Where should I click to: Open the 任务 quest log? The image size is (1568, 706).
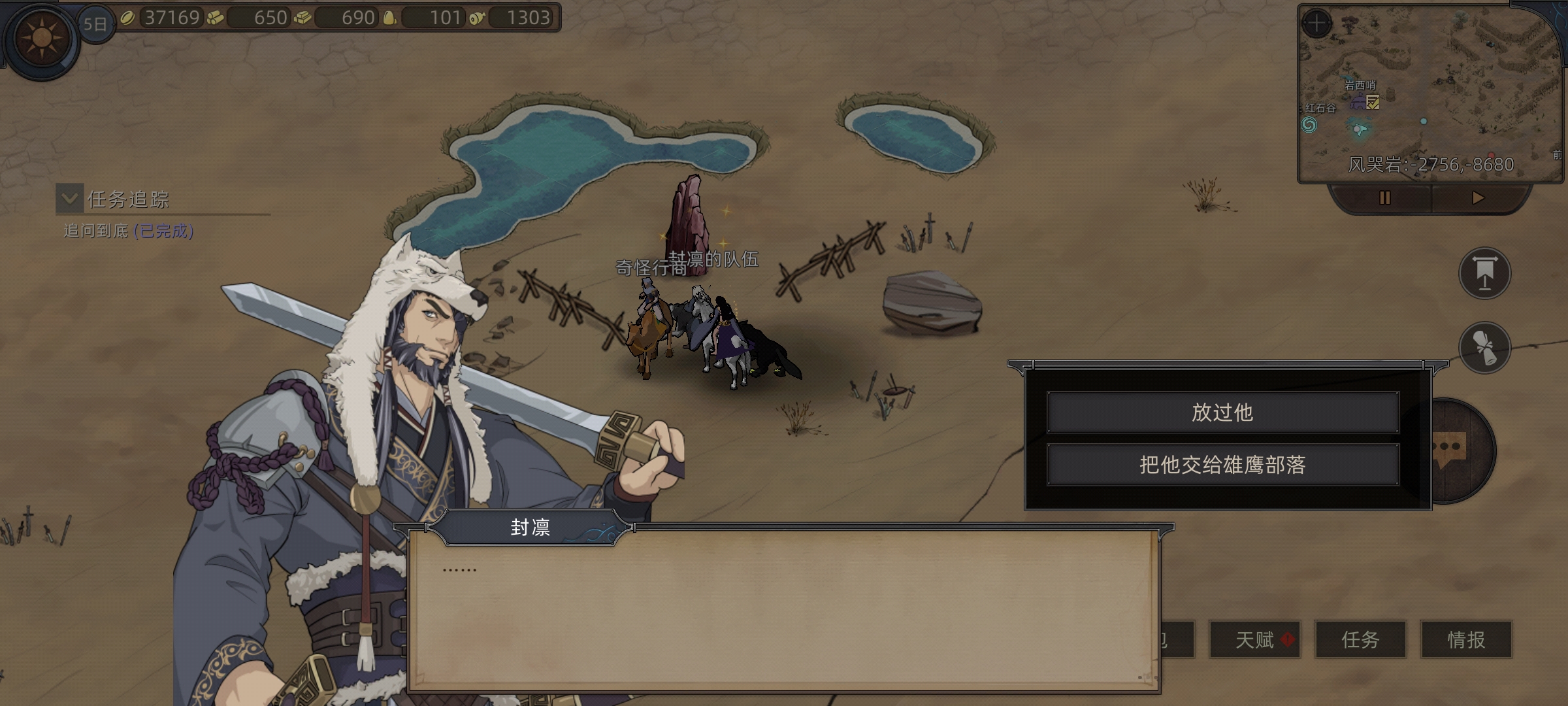1360,639
